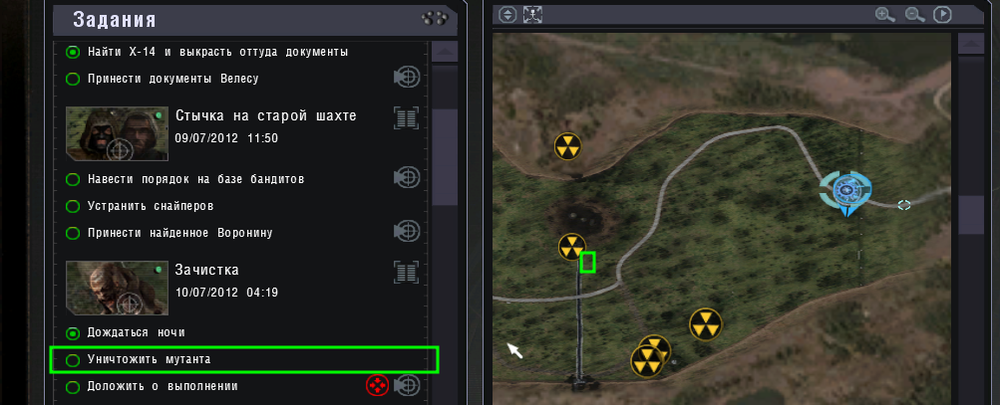This screenshot has width=1000, height=405.
Task: Open the quest "Стычка на старой шахте"
Action: point(265,116)
